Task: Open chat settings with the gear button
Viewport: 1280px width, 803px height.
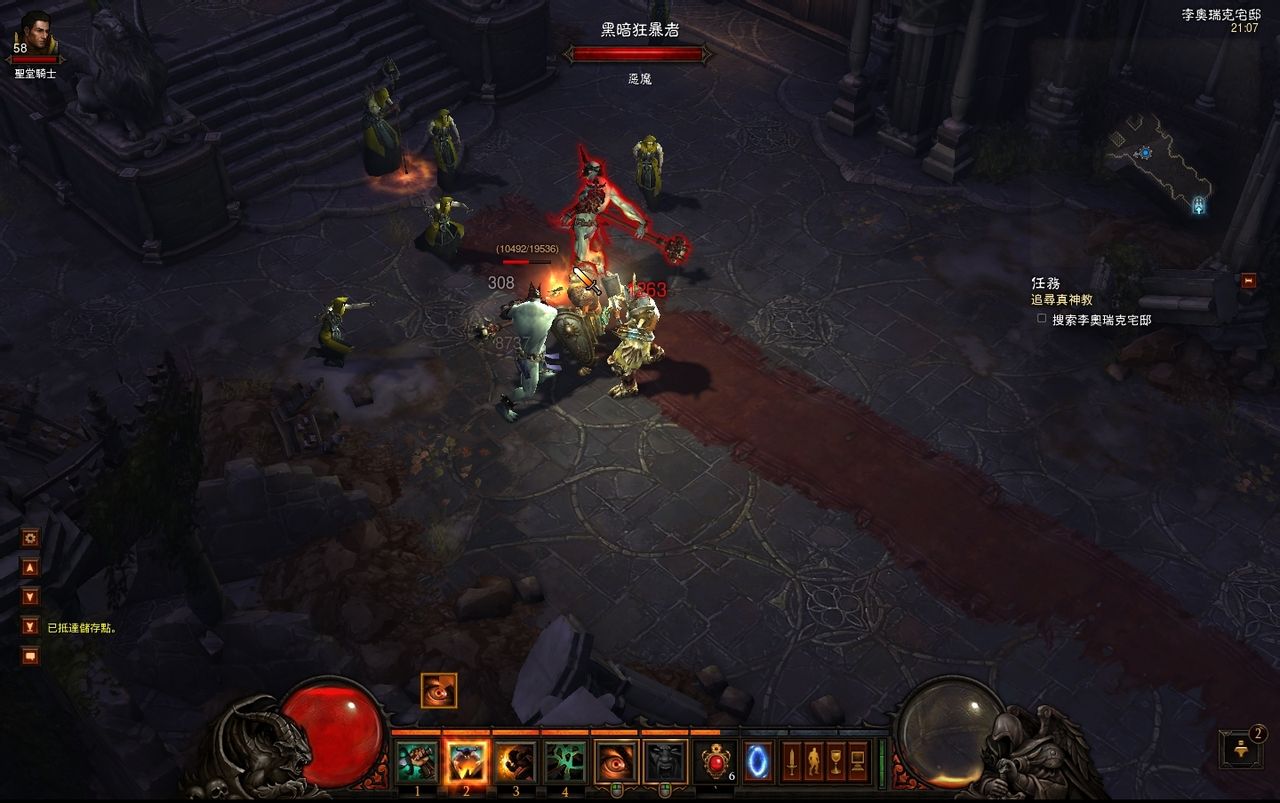Action: (30, 538)
